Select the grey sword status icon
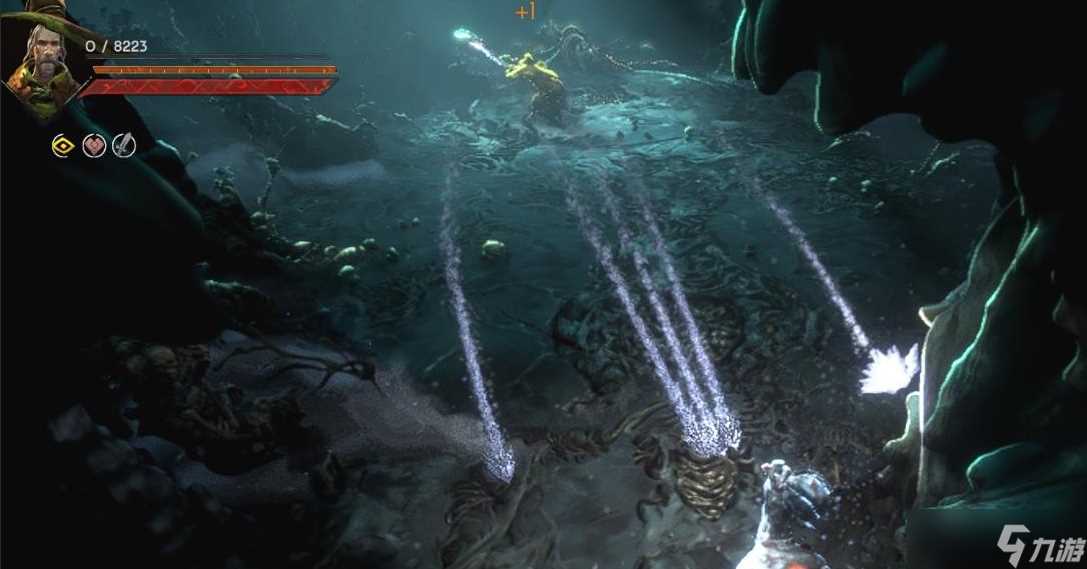Viewport: 1087px width, 569px height. click(x=123, y=146)
